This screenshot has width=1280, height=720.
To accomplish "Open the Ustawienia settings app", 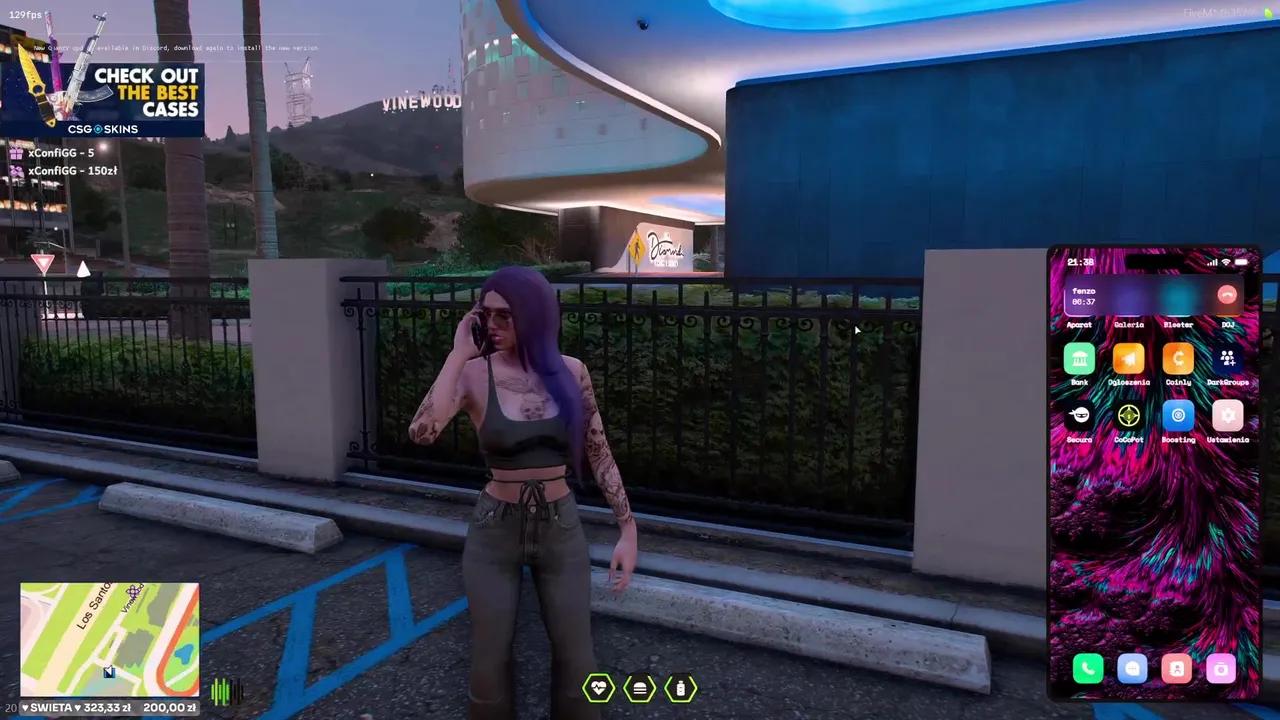I will [x=1228, y=415].
